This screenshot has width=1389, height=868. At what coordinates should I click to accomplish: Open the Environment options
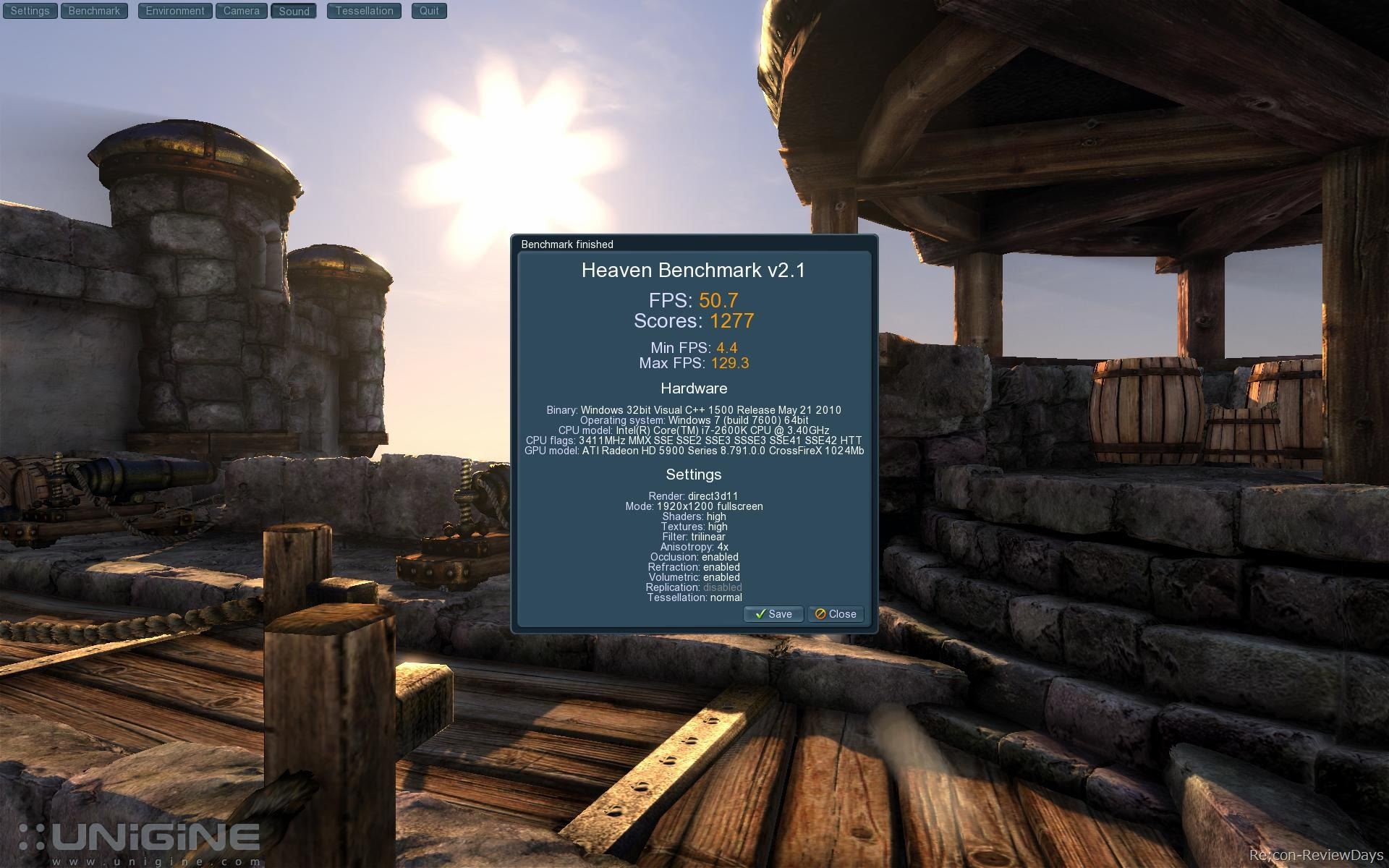coord(175,11)
